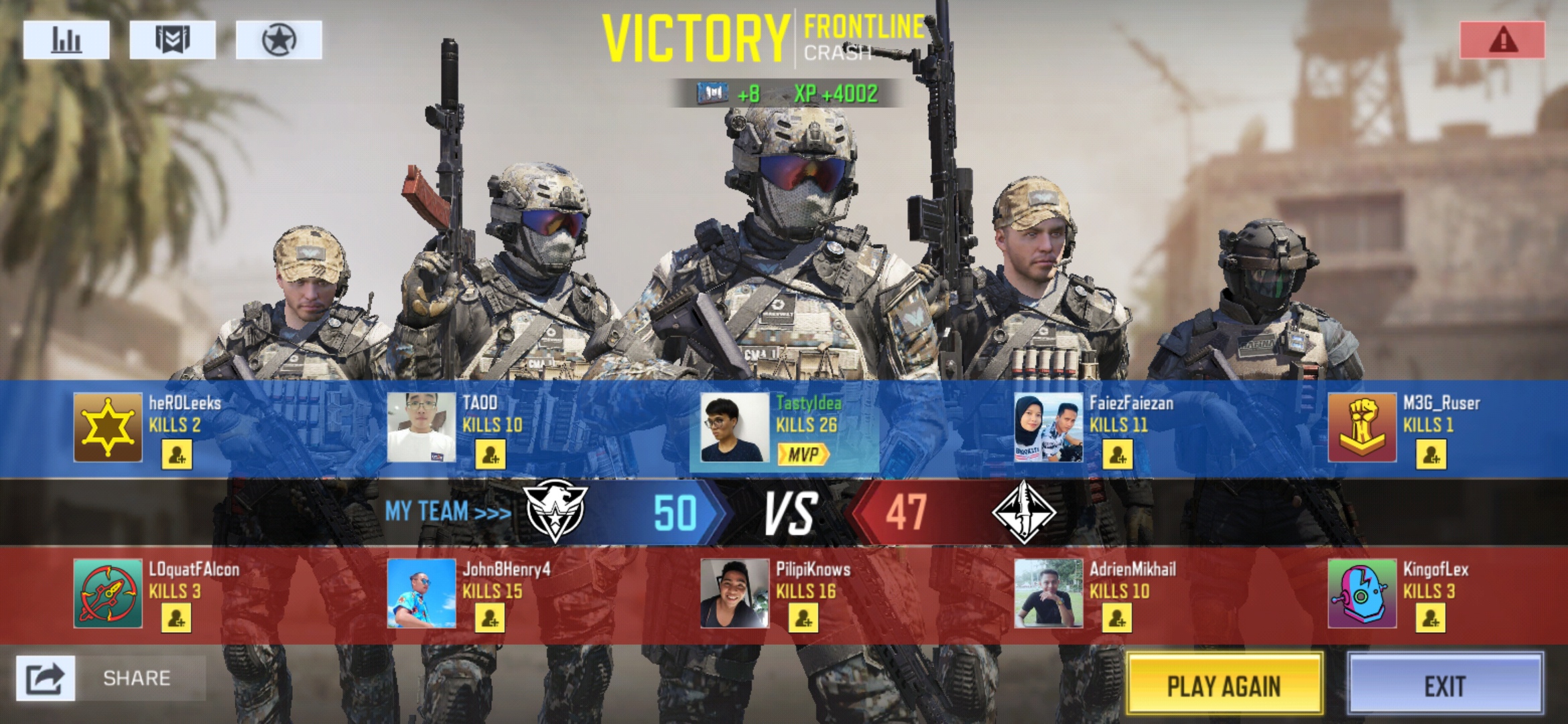The width and height of the screenshot is (1568, 724).
Task: Open the scoreboard bar chart tab
Action: pos(66,40)
